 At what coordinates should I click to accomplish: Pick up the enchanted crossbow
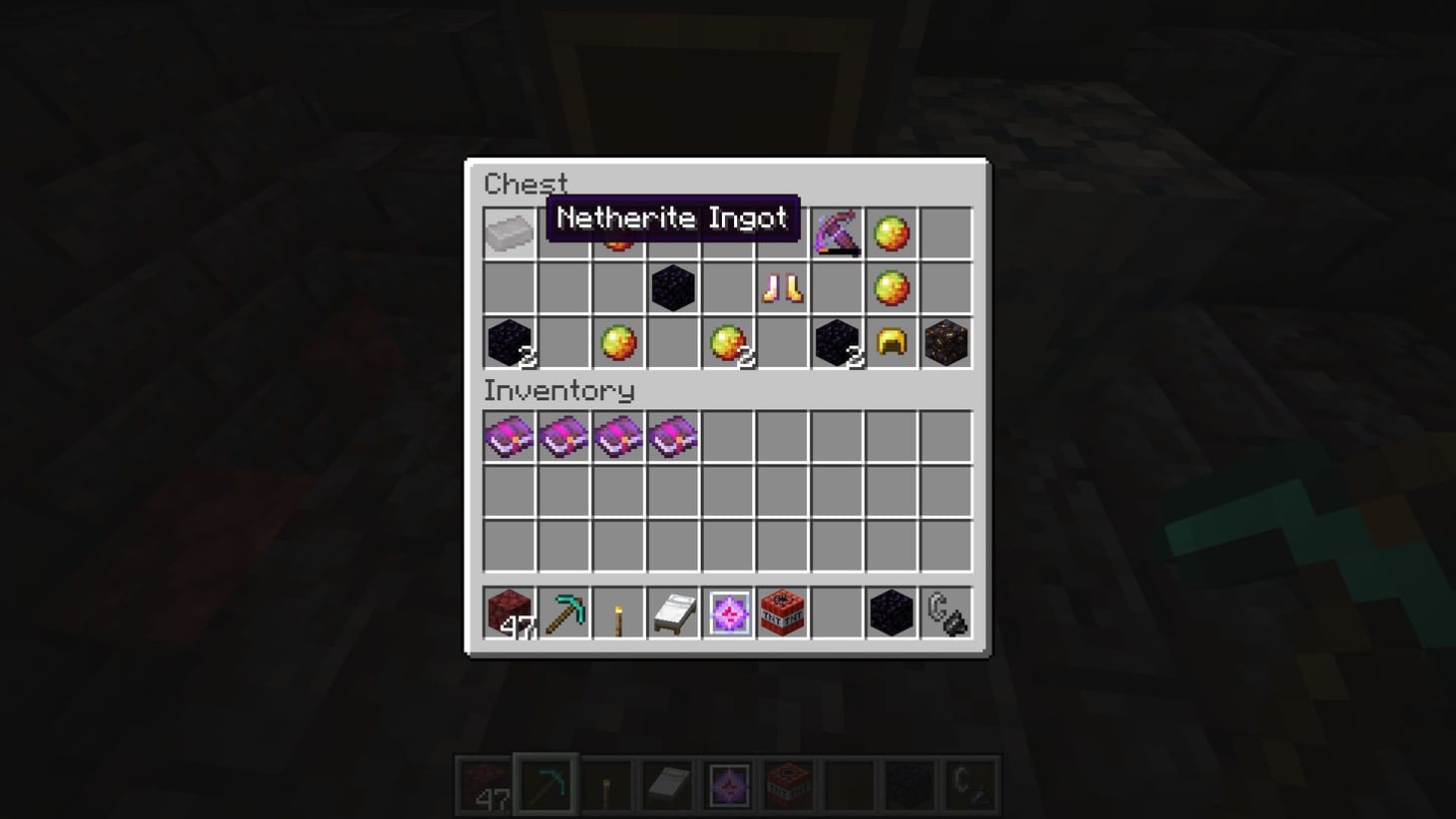838,231
